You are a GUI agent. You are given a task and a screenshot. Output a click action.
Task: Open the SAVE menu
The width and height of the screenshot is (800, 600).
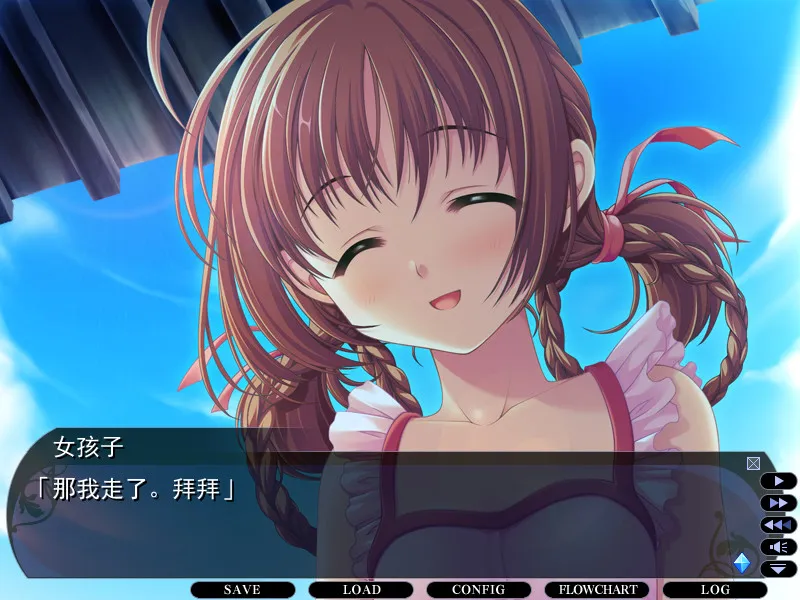242,590
